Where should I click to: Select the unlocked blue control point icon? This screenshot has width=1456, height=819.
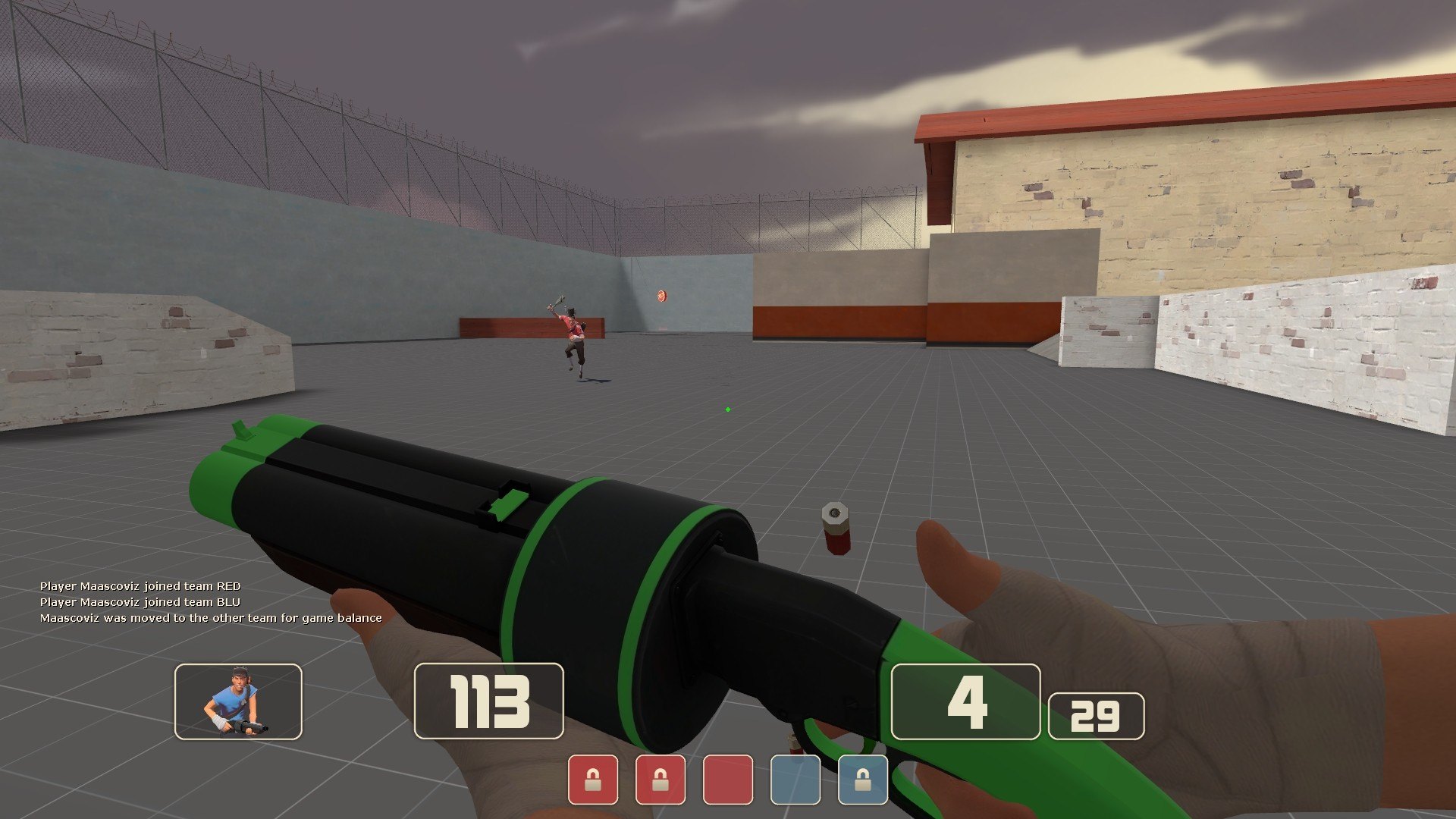tap(795, 780)
